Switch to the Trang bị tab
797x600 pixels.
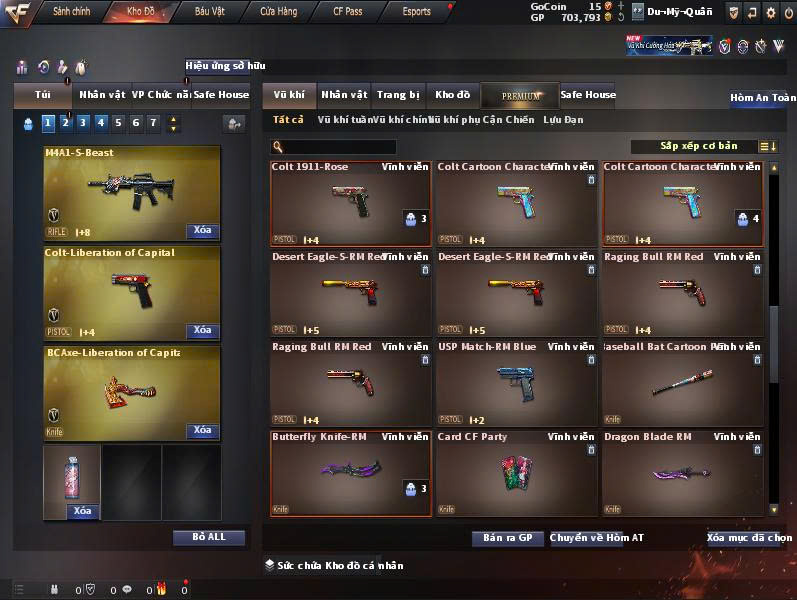398,95
